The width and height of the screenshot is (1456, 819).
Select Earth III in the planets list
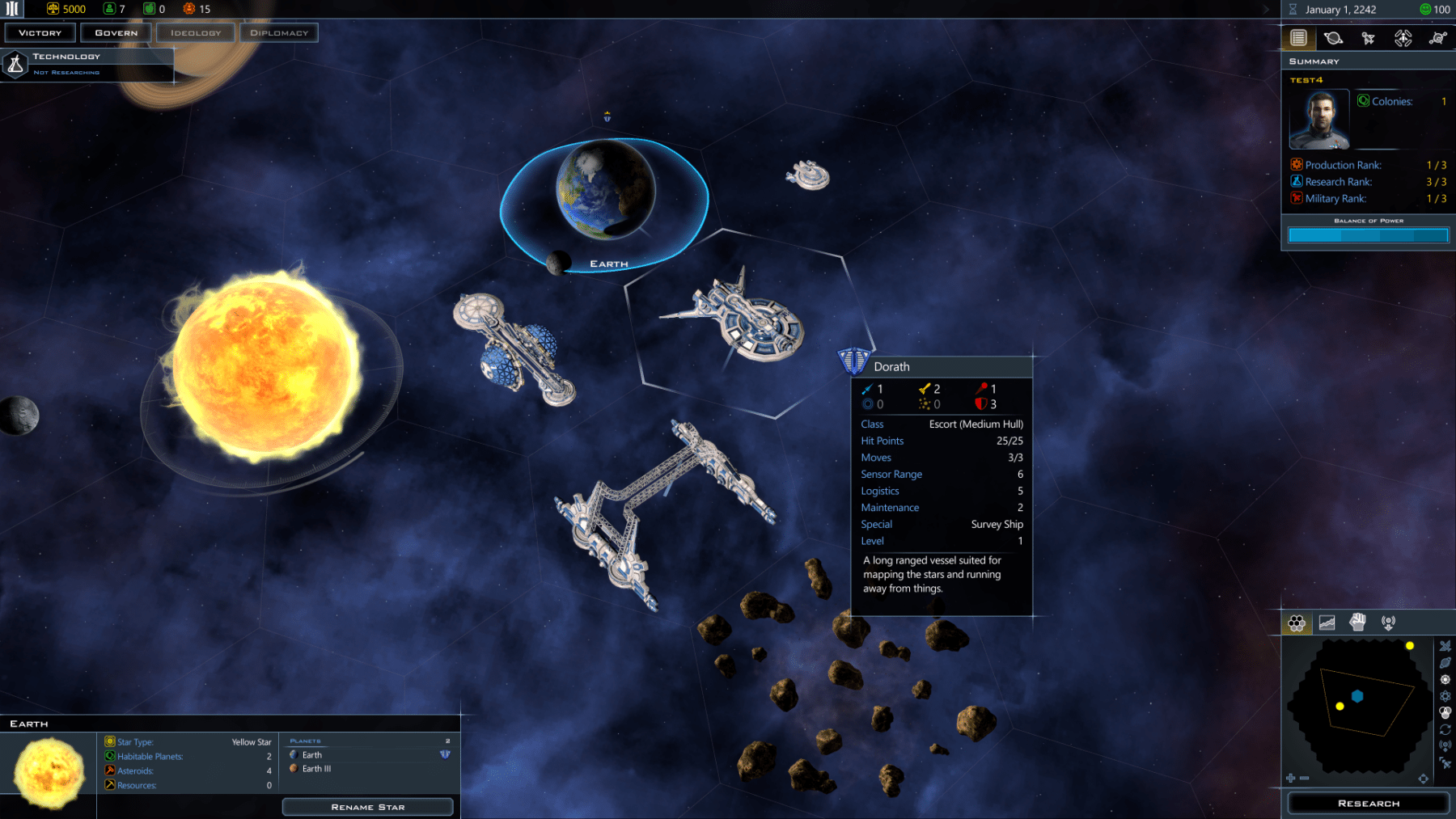tap(316, 769)
